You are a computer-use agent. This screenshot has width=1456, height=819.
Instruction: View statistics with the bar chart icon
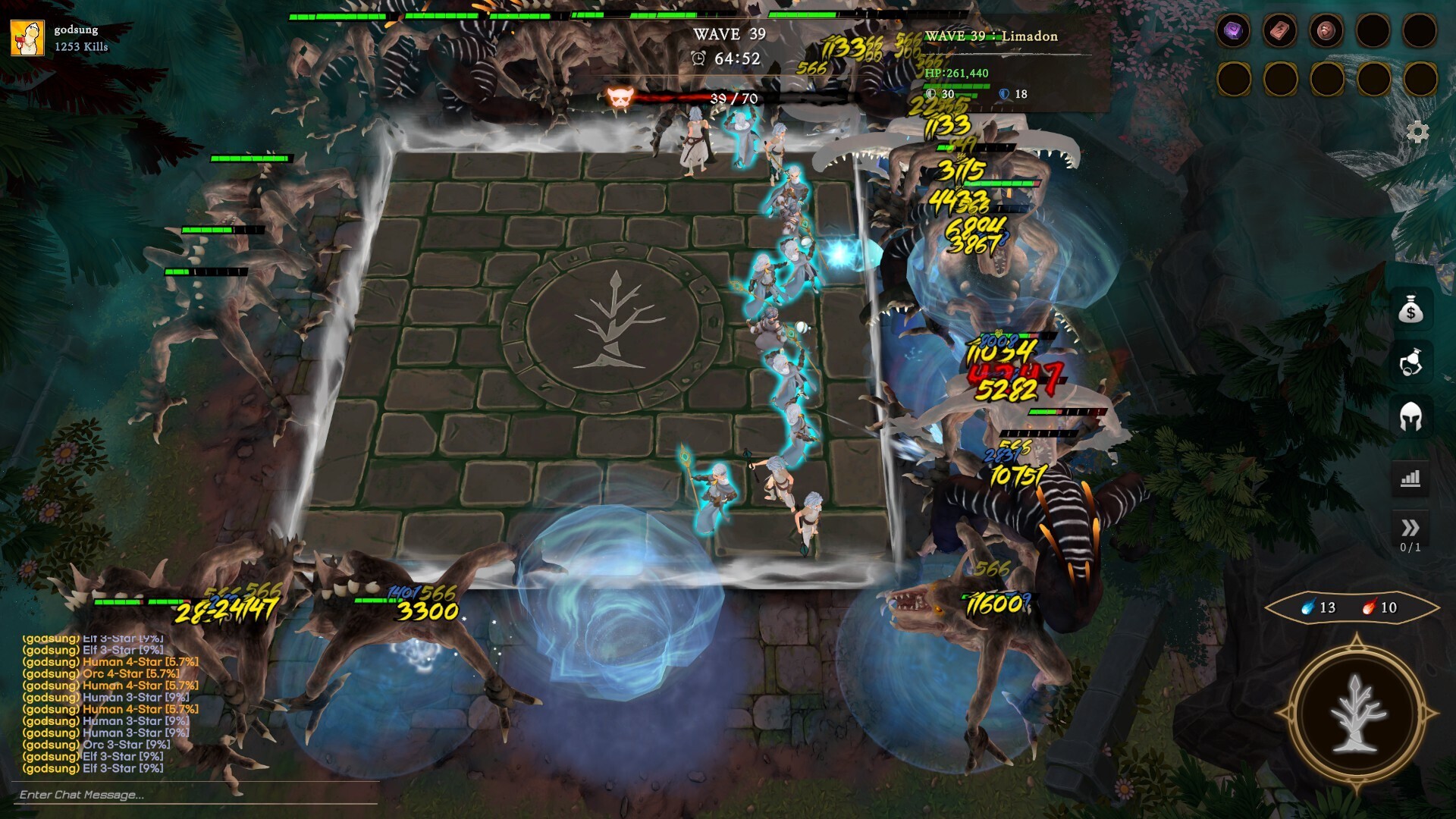(1412, 478)
